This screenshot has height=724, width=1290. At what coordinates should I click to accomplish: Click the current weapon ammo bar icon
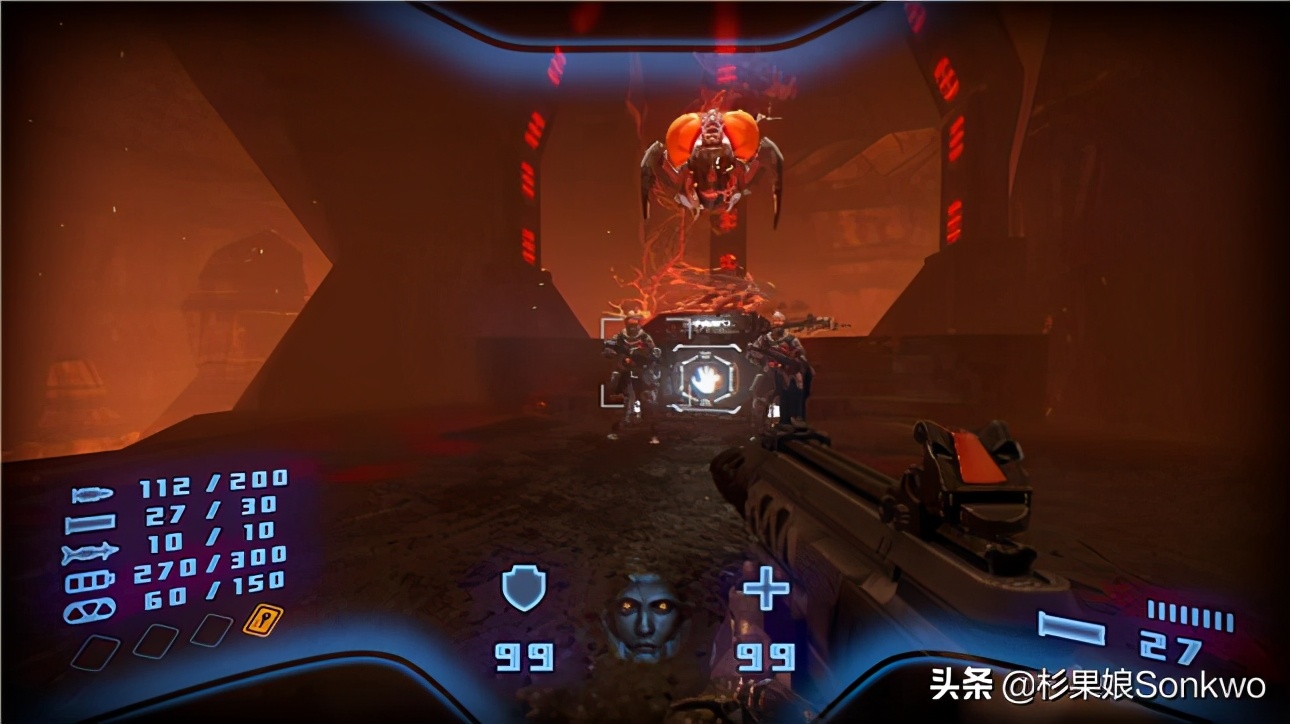pos(1070,628)
